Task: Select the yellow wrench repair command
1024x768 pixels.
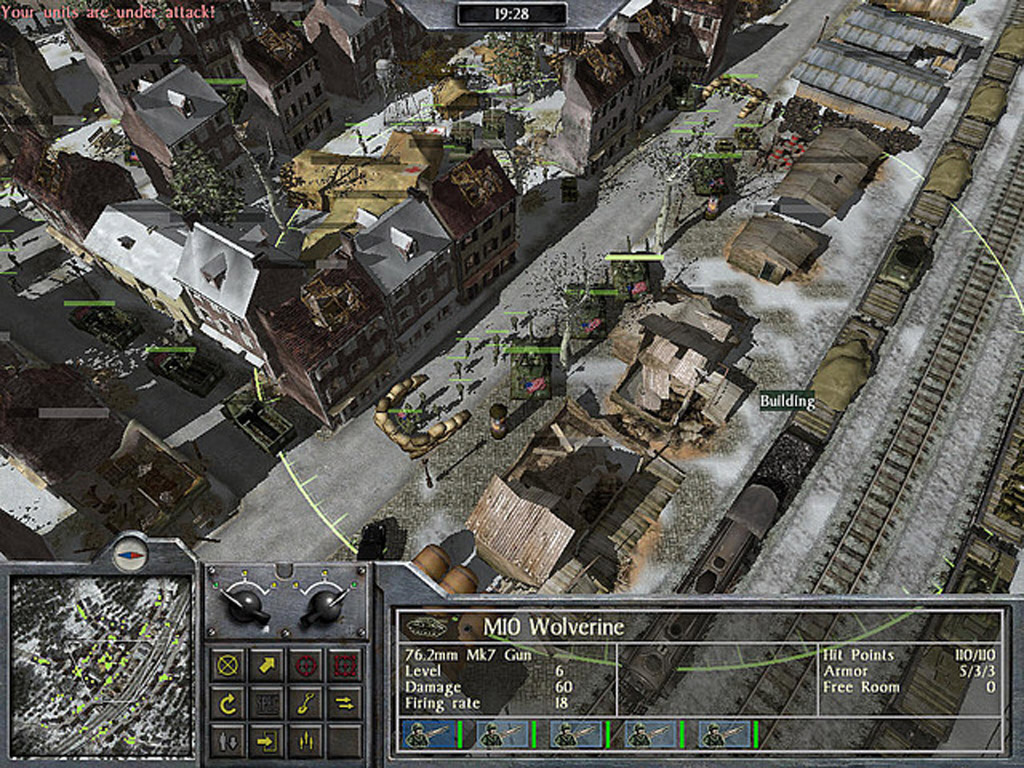Action: 305,703
